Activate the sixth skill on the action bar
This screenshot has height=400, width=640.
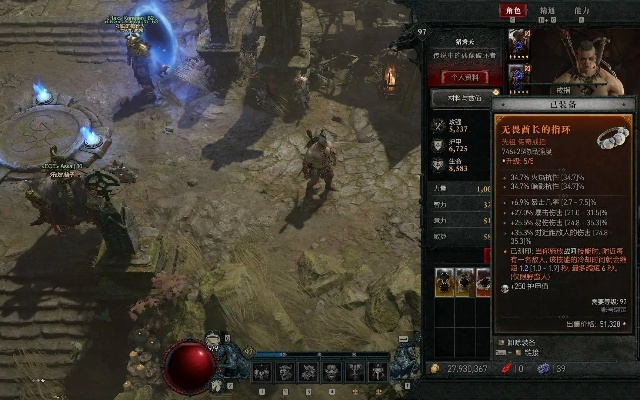pyautogui.click(x=377, y=371)
